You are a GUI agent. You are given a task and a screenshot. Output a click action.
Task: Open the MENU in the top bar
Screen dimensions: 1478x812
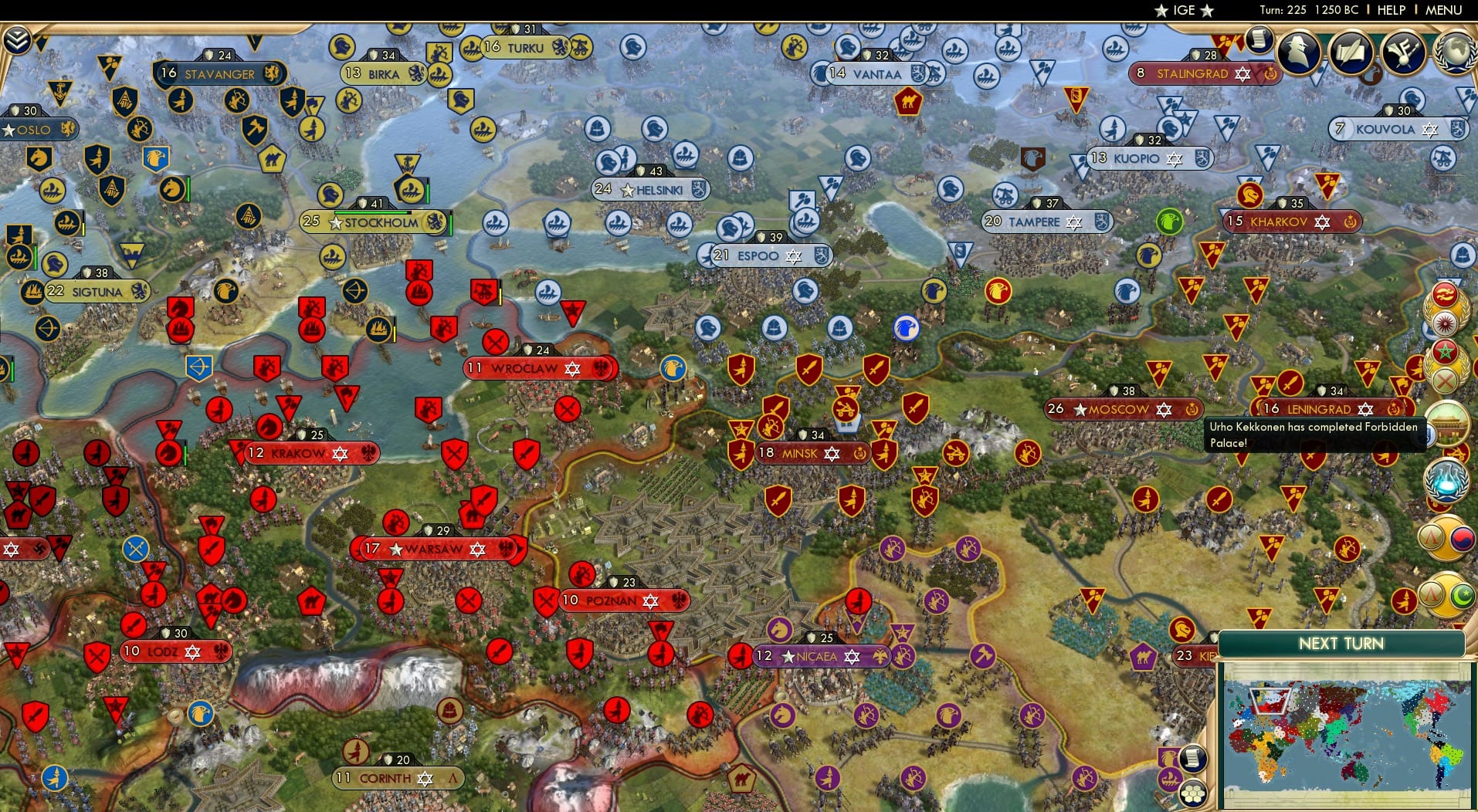1445,10
